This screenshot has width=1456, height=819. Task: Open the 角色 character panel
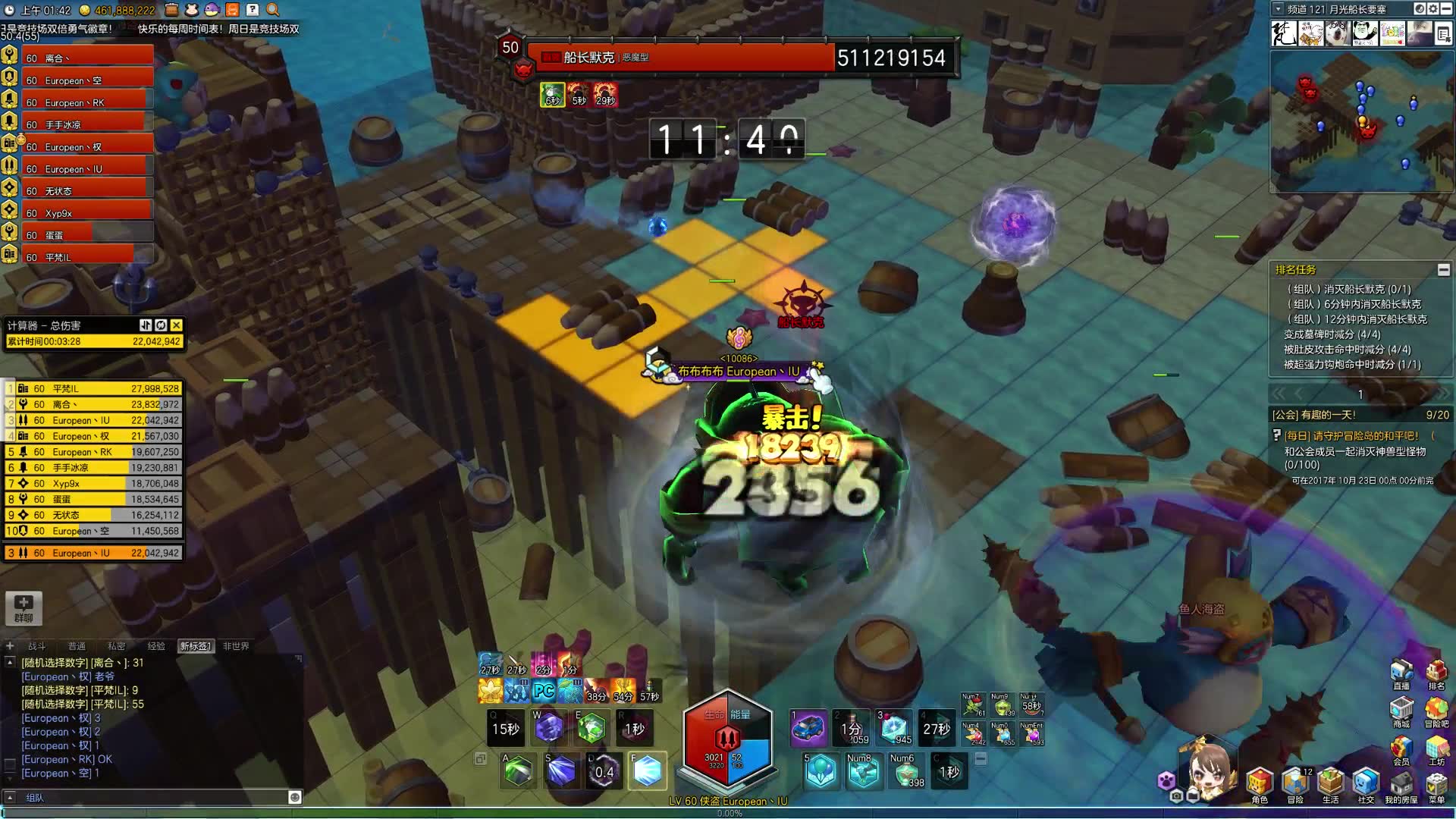1260,785
